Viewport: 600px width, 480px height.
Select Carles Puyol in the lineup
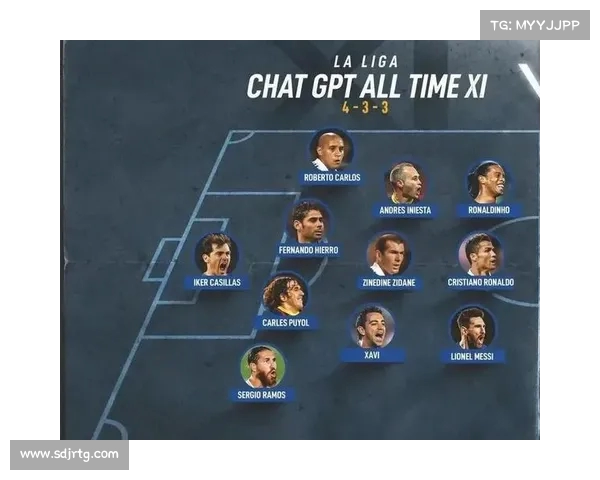click(285, 296)
